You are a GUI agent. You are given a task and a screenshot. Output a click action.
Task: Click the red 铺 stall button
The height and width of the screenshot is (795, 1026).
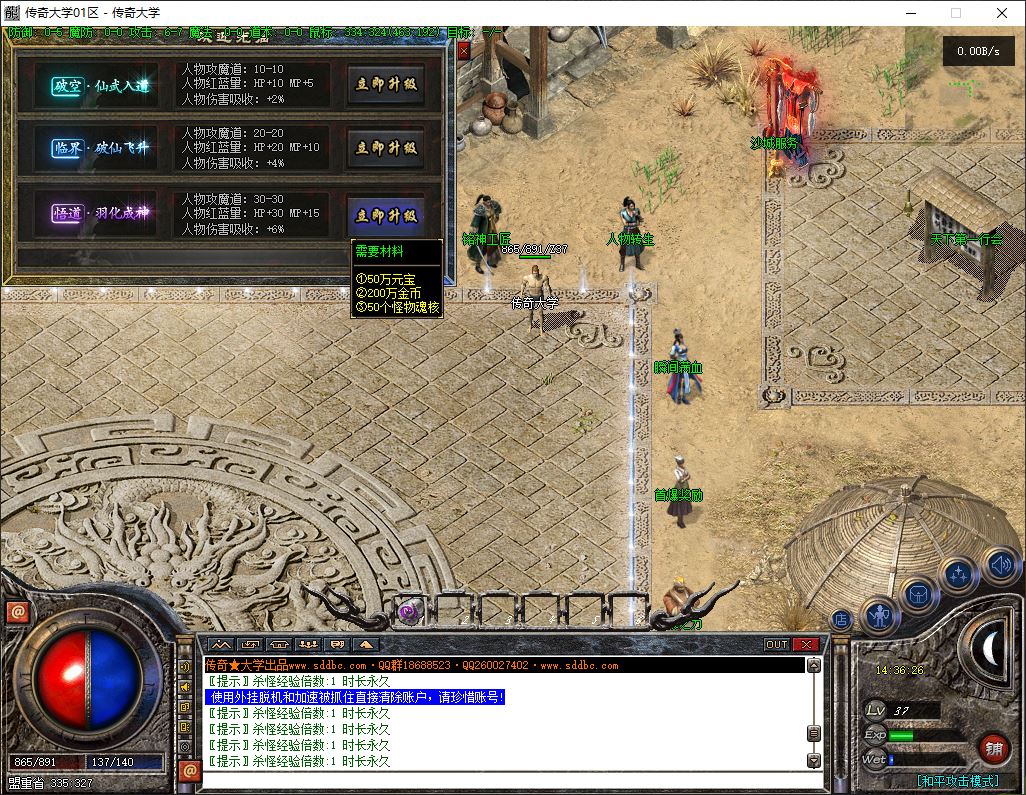[993, 748]
